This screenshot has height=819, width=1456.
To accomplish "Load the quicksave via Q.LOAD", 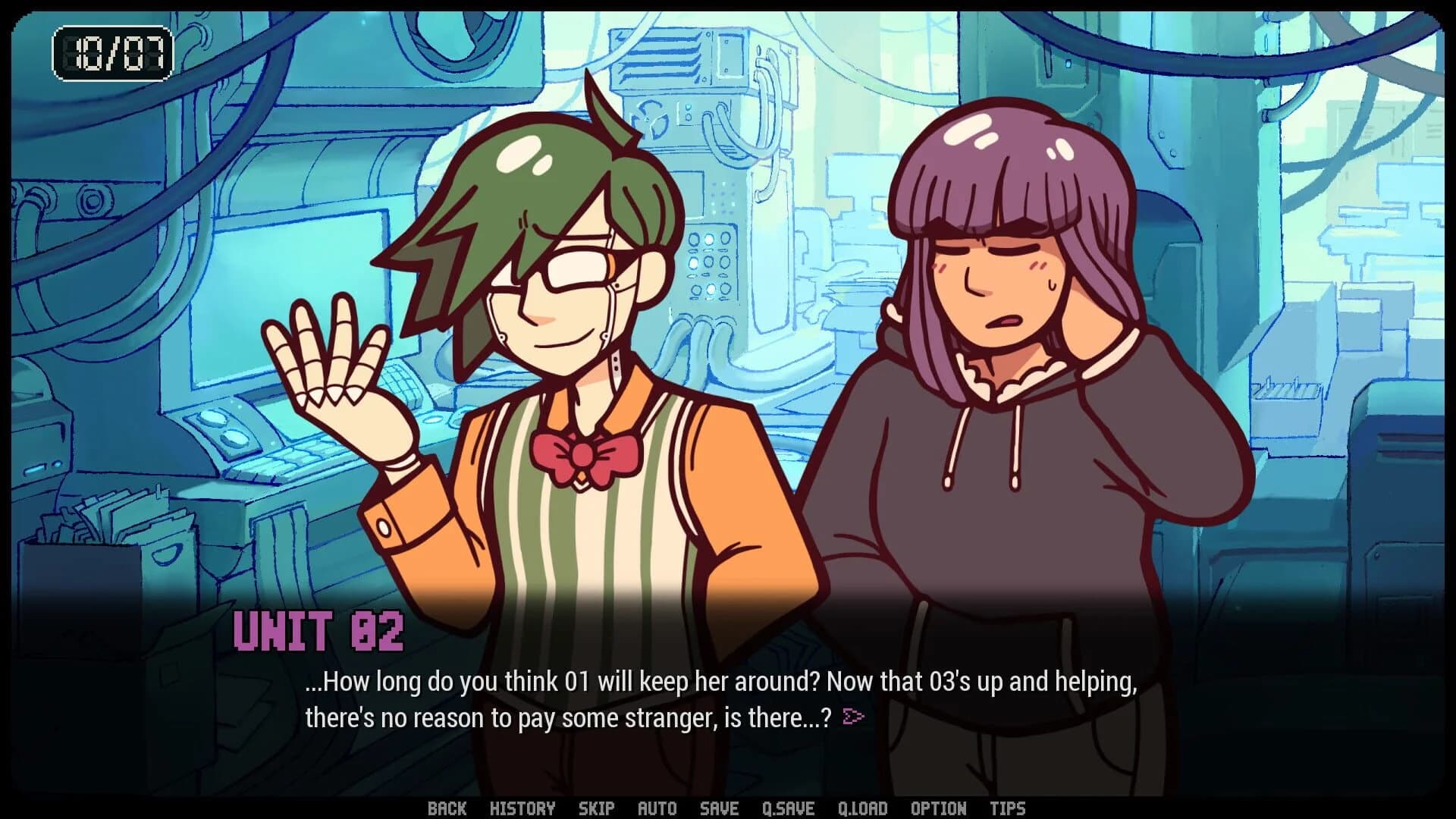I will pos(863,808).
